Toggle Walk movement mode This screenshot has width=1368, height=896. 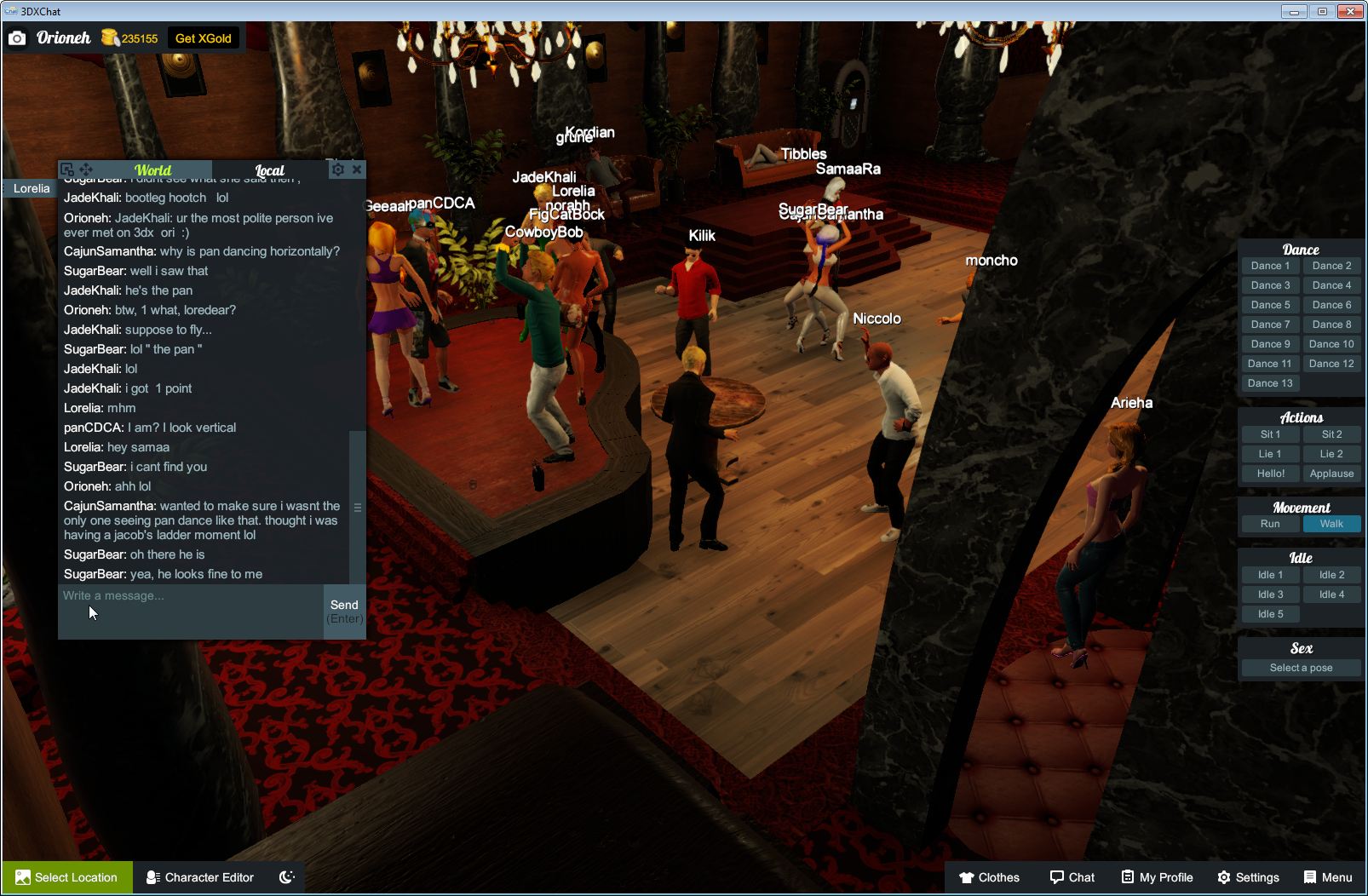click(1331, 524)
